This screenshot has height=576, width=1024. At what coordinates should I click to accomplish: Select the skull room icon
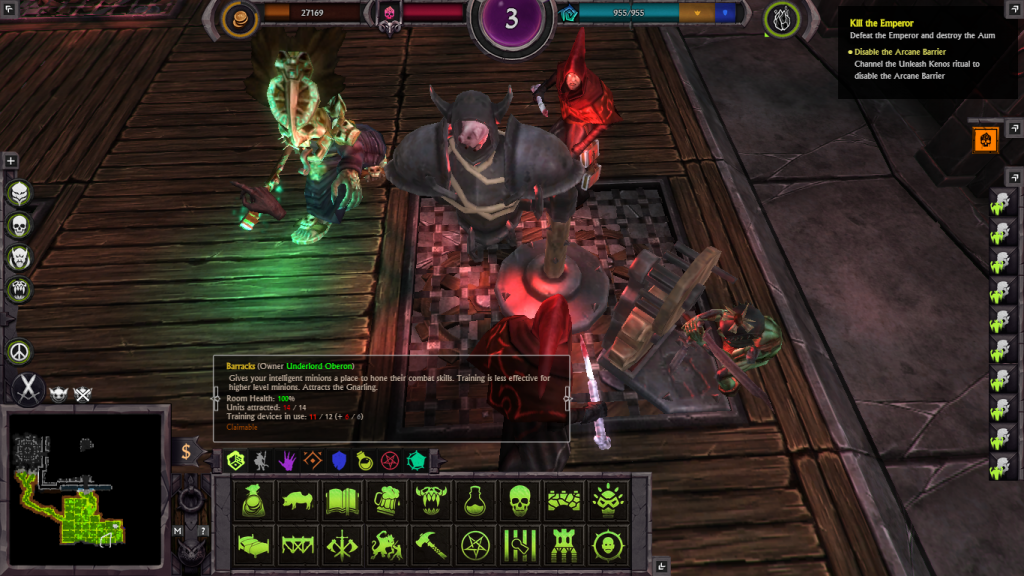click(520, 500)
